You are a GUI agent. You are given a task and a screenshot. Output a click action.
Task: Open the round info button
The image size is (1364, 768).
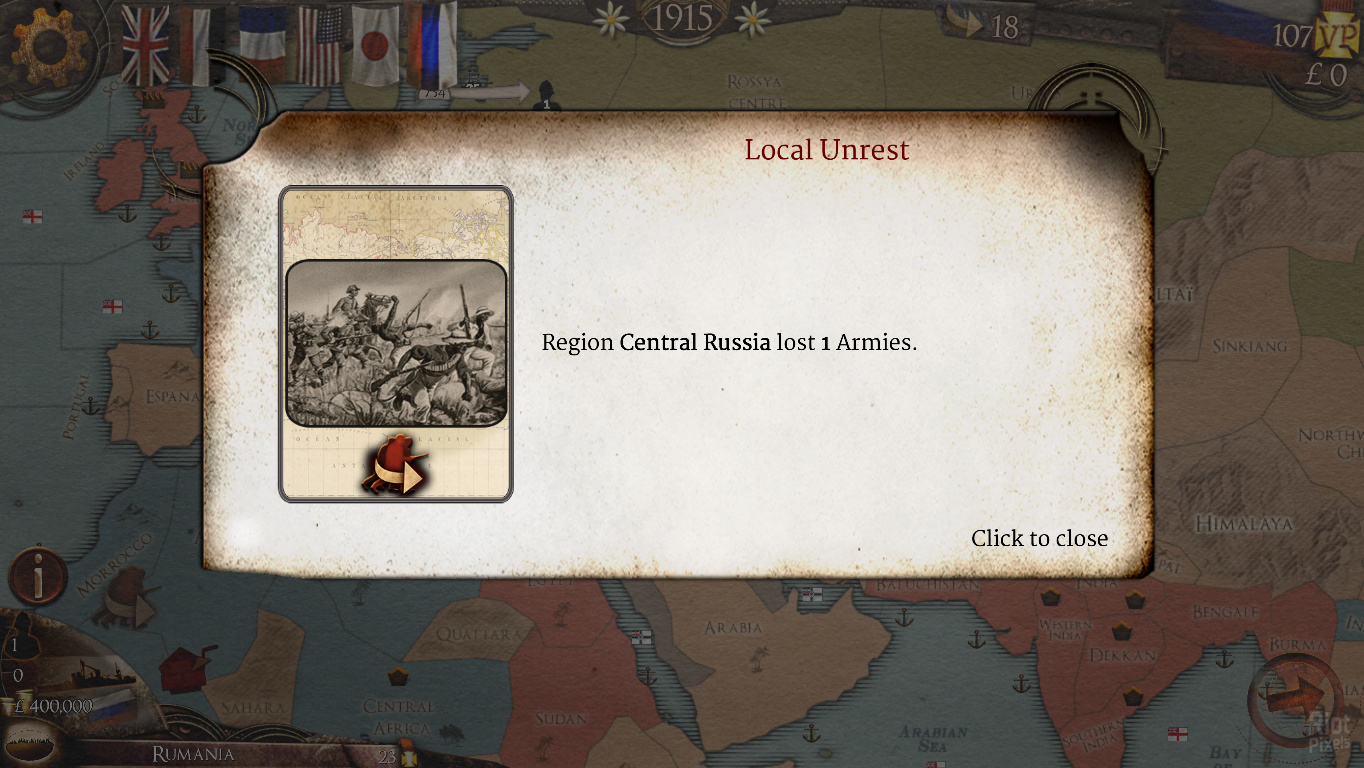[x=38, y=577]
